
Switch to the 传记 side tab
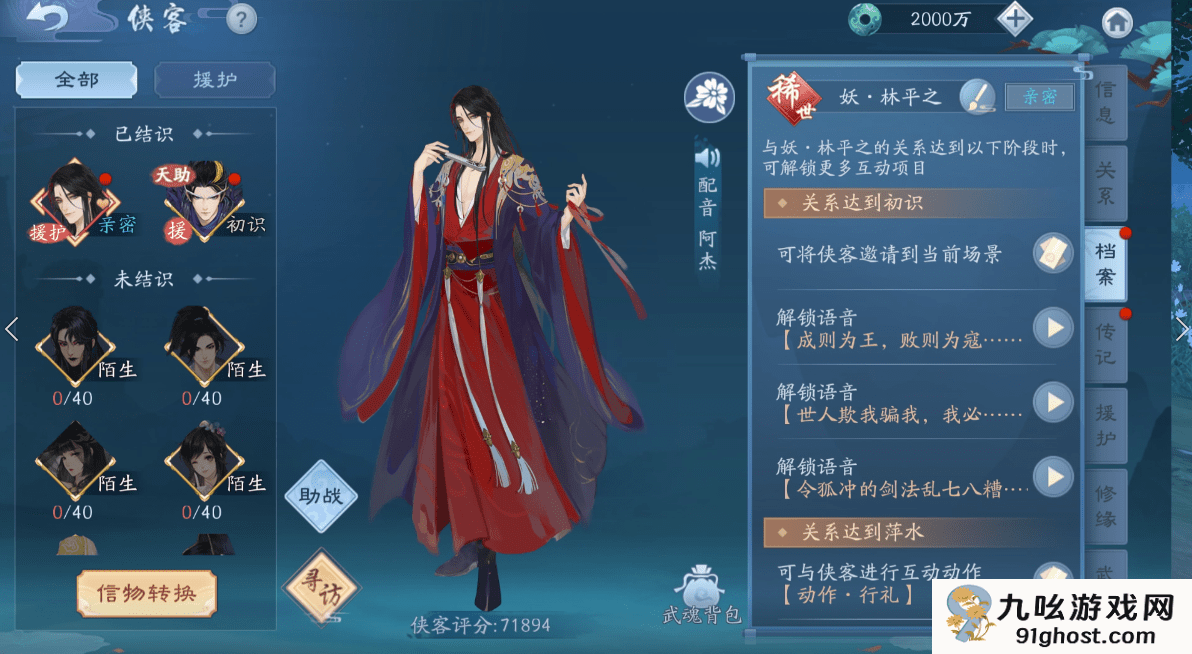point(1104,343)
